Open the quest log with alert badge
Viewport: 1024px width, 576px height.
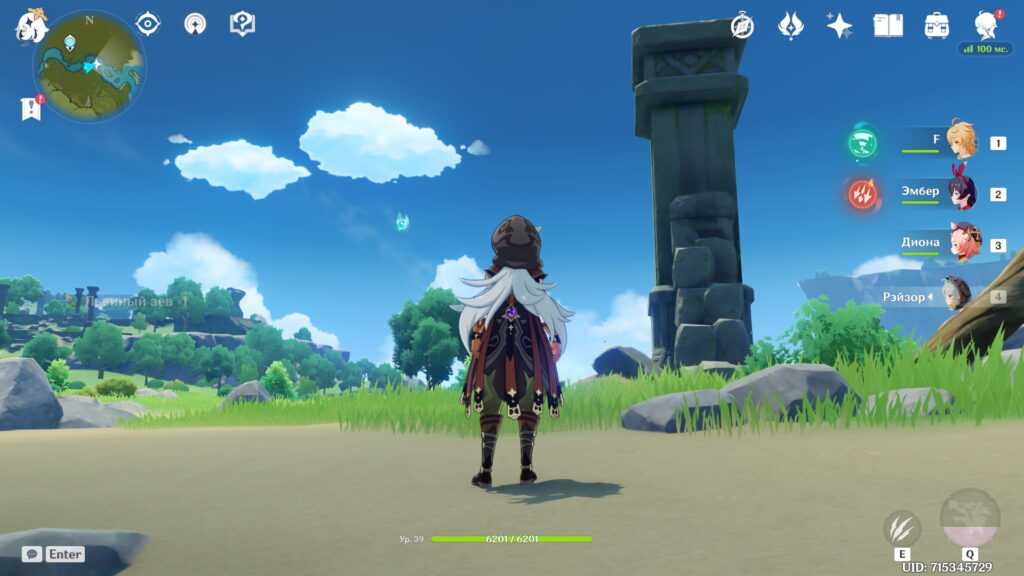tap(31, 108)
